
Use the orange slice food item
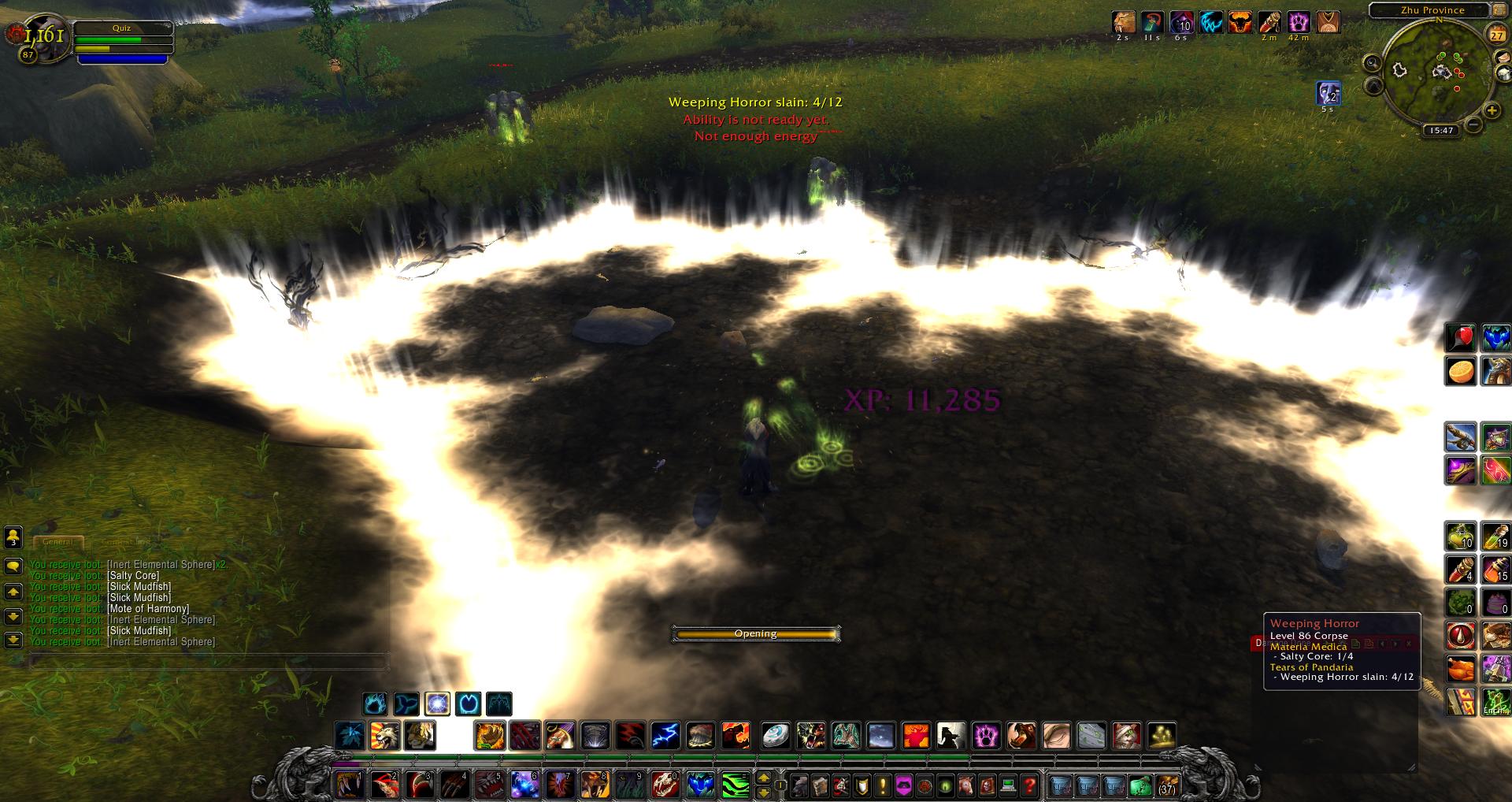[x=1460, y=371]
